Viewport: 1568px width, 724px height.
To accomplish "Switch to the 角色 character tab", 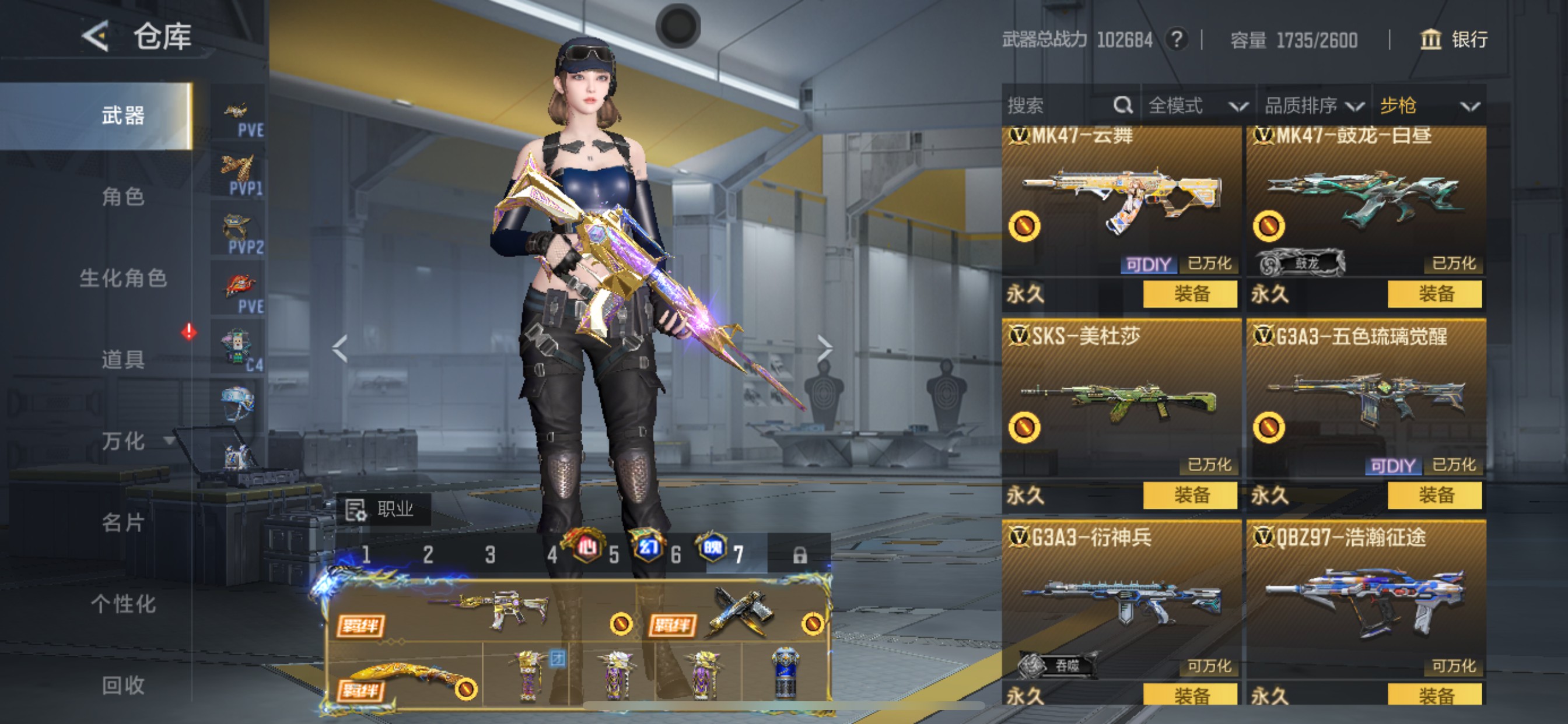I will [123, 196].
